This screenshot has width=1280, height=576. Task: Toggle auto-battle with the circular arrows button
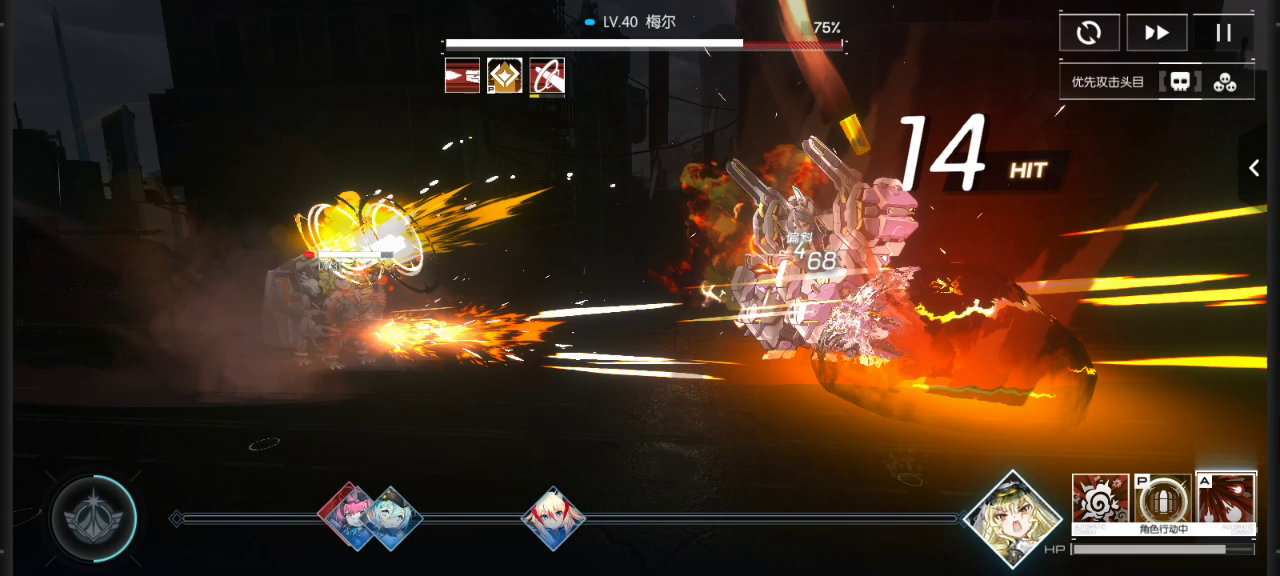click(x=1089, y=33)
